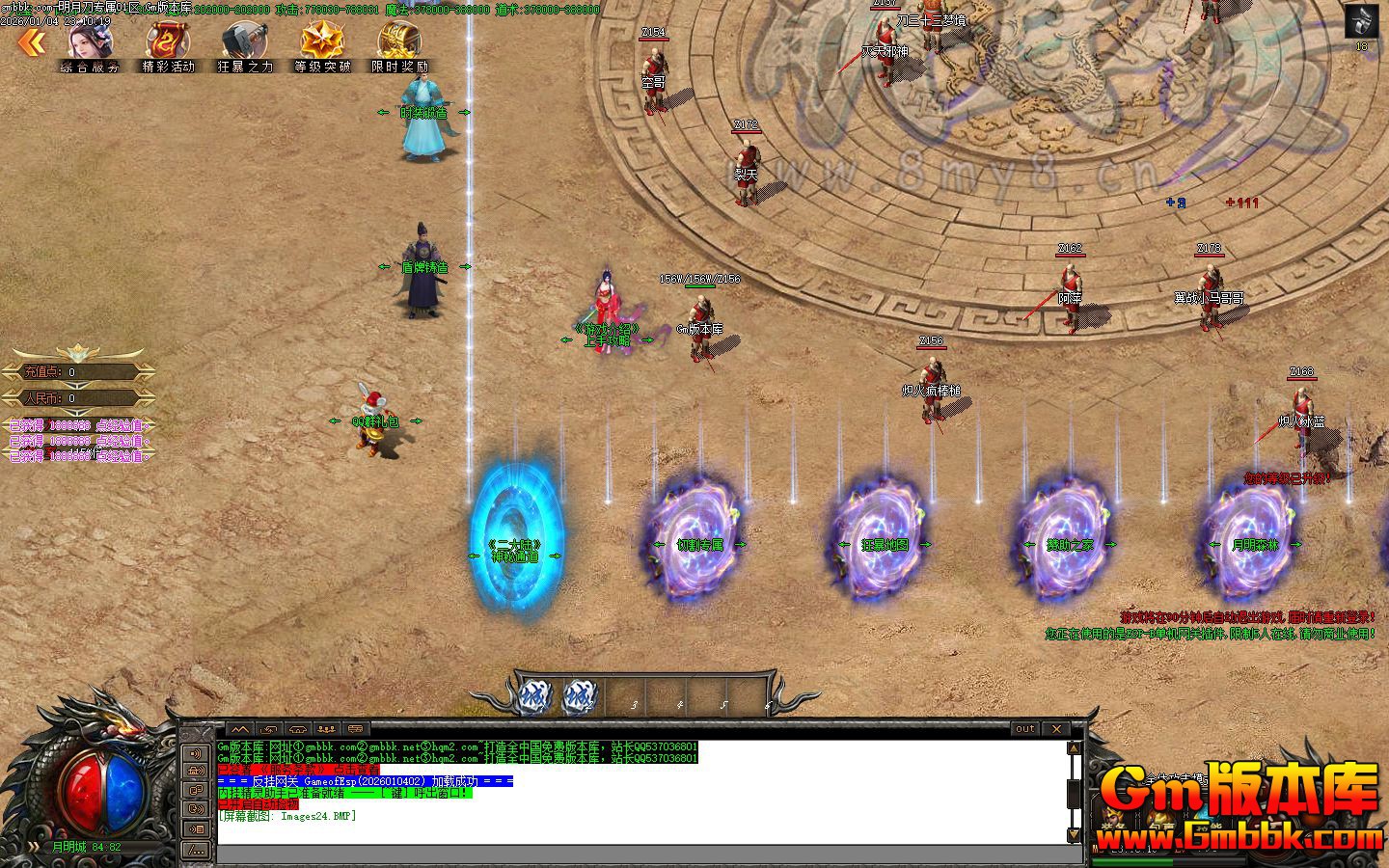Open the 综合服务 menu
This screenshot has width=1389, height=868.
pyautogui.click(x=91, y=44)
